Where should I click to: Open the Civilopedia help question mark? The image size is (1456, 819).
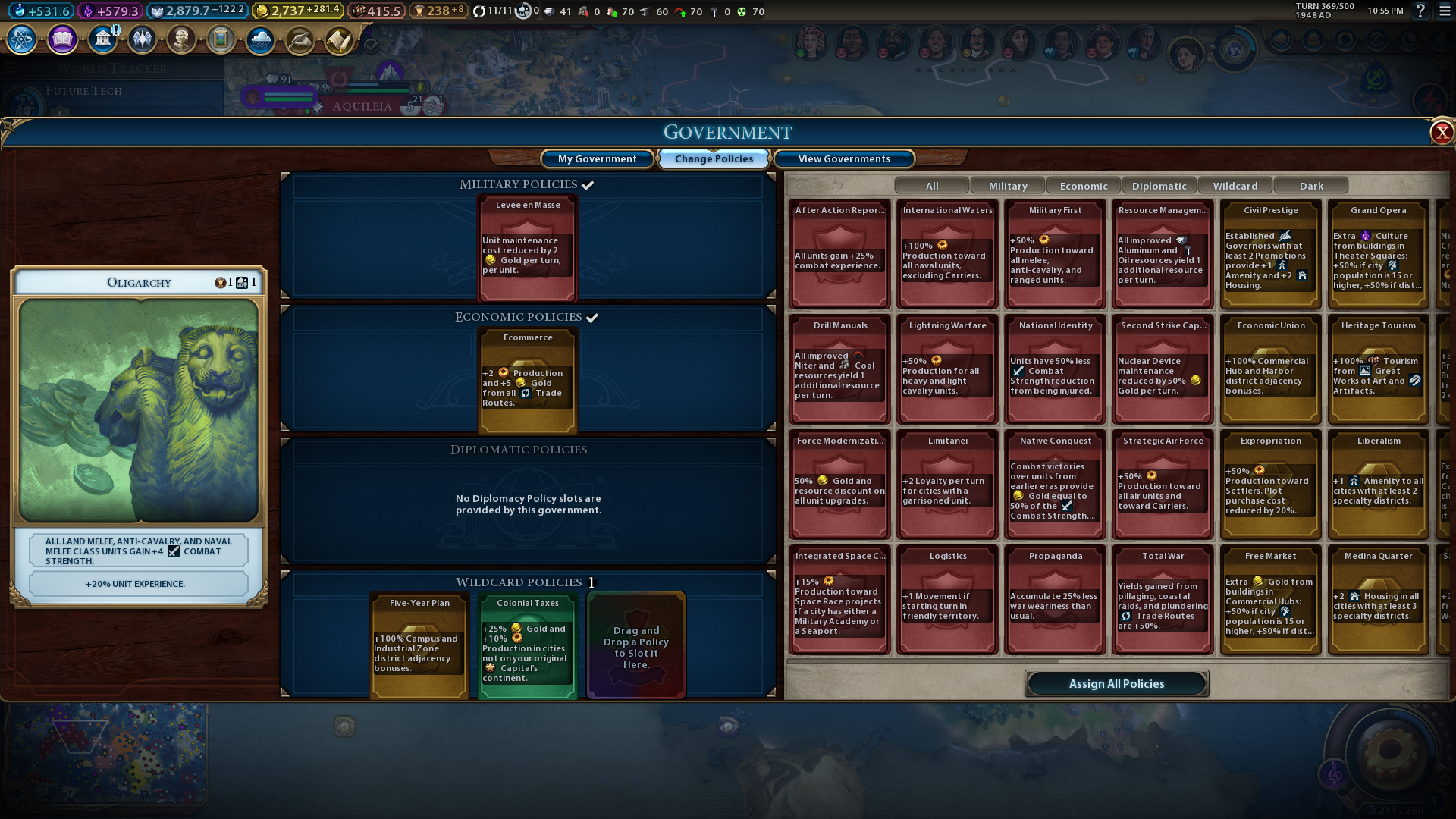pyautogui.click(x=1420, y=11)
